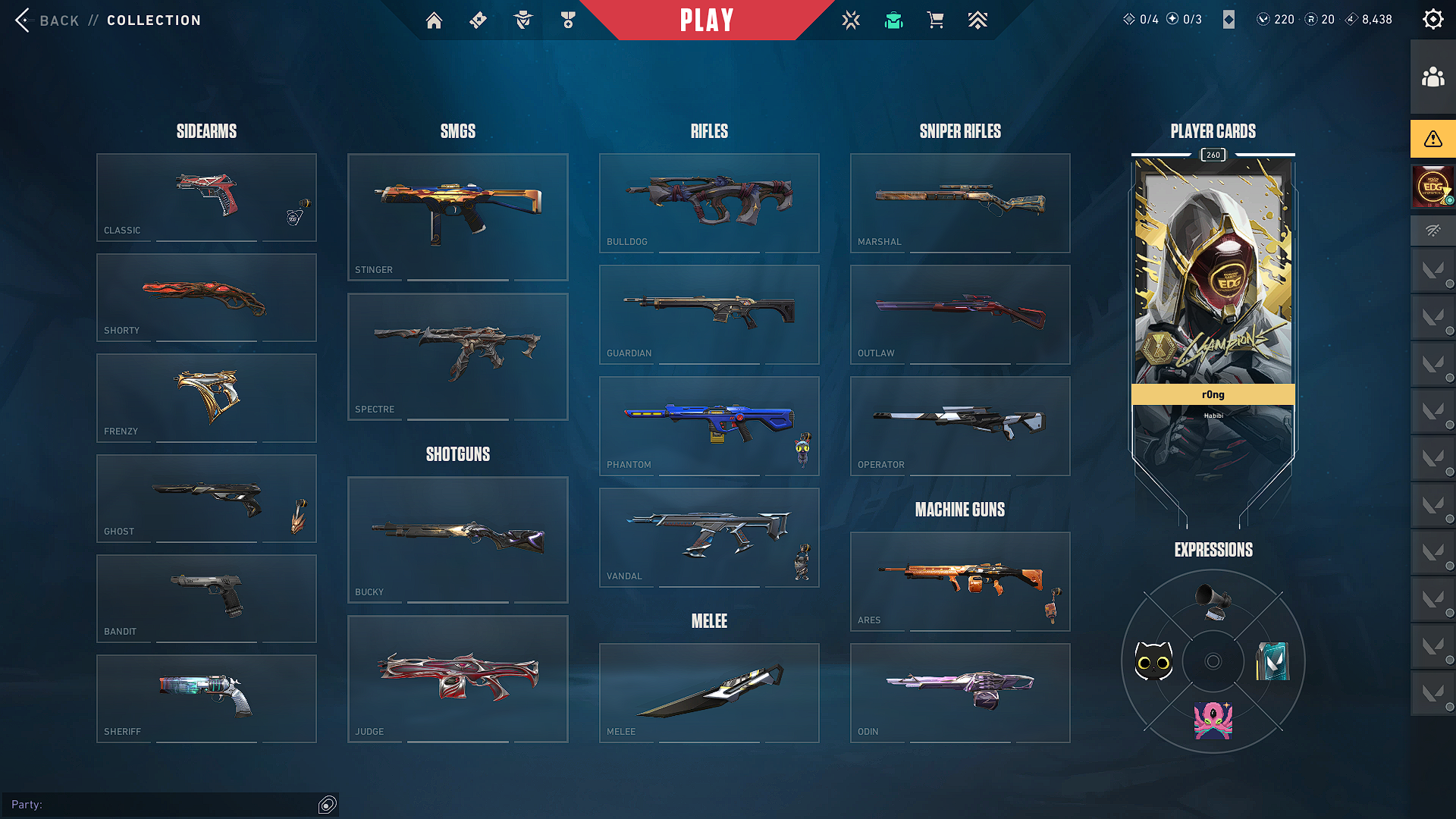Choose the Operator sniper rifle tile
This screenshot has width=1456, height=819.
960,425
